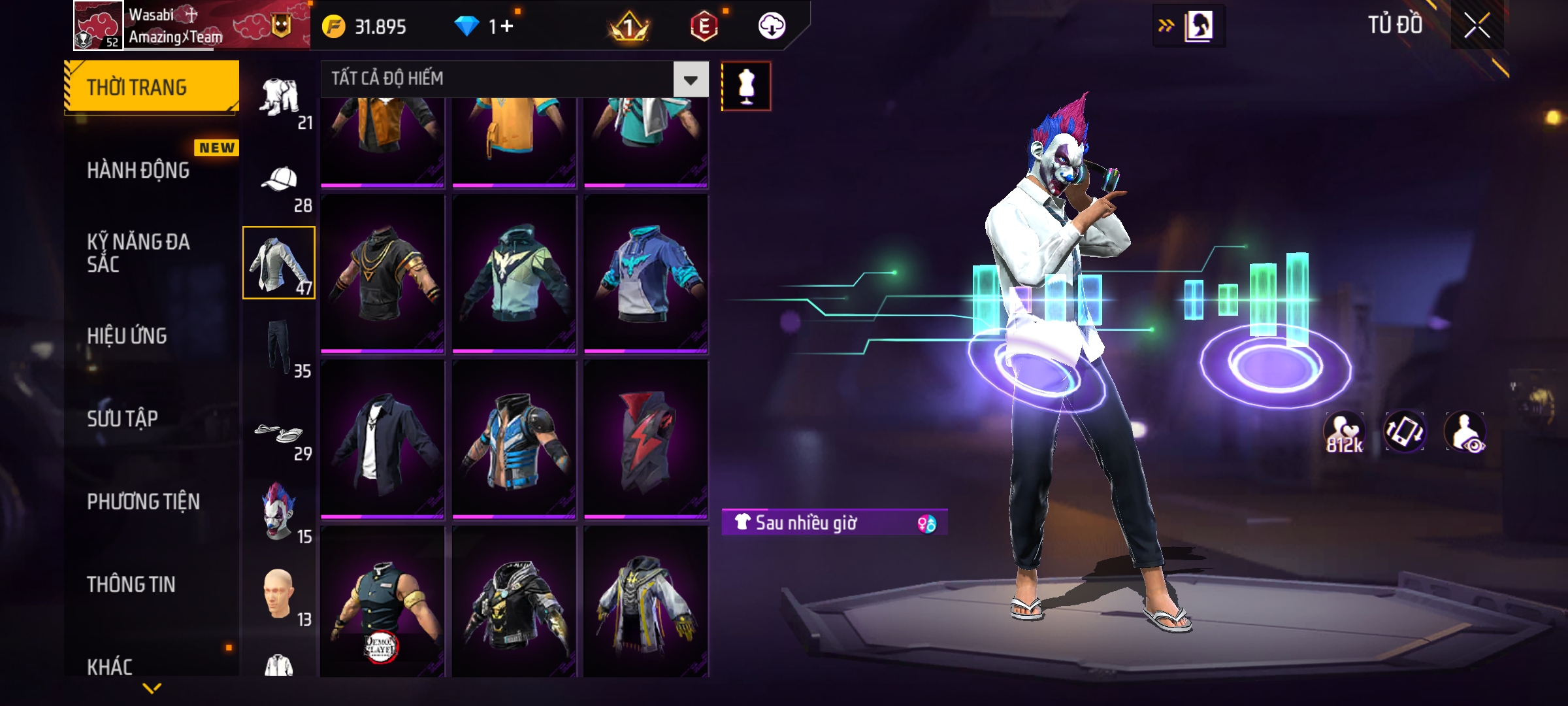Select the pants category with 35 items
The image size is (1568, 706).
(280, 346)
